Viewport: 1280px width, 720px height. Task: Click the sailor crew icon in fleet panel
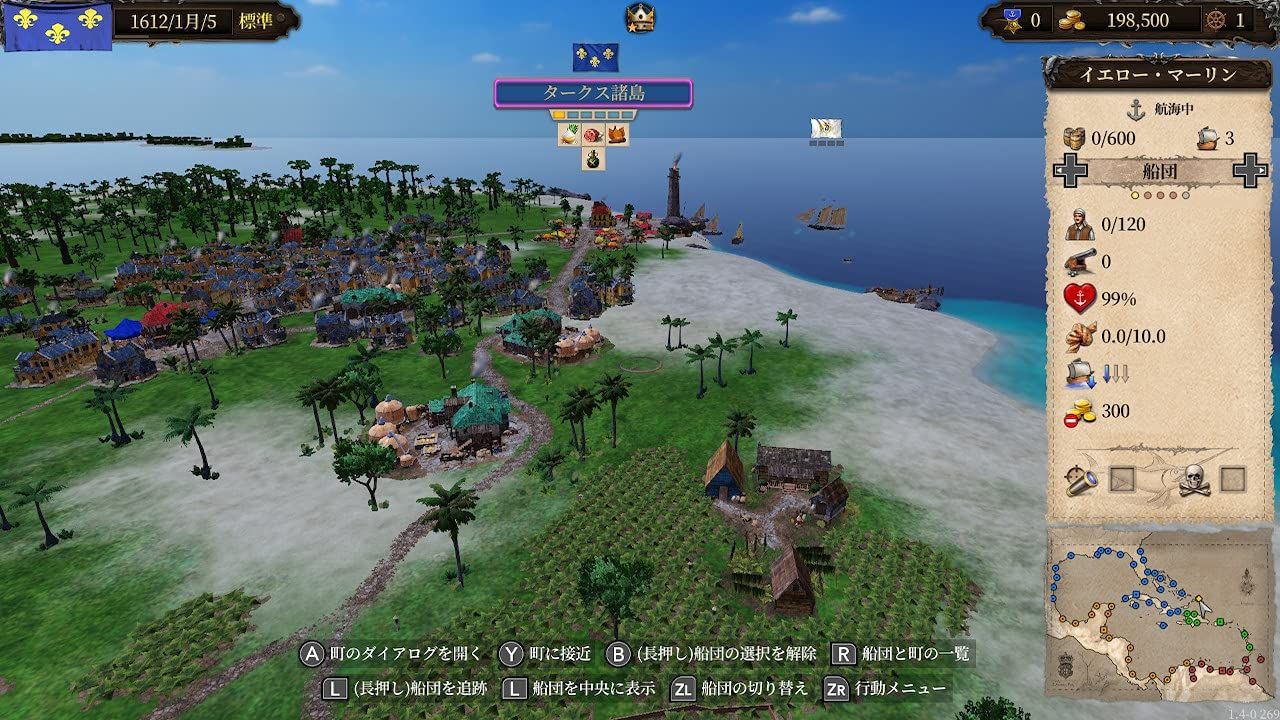1079,225
